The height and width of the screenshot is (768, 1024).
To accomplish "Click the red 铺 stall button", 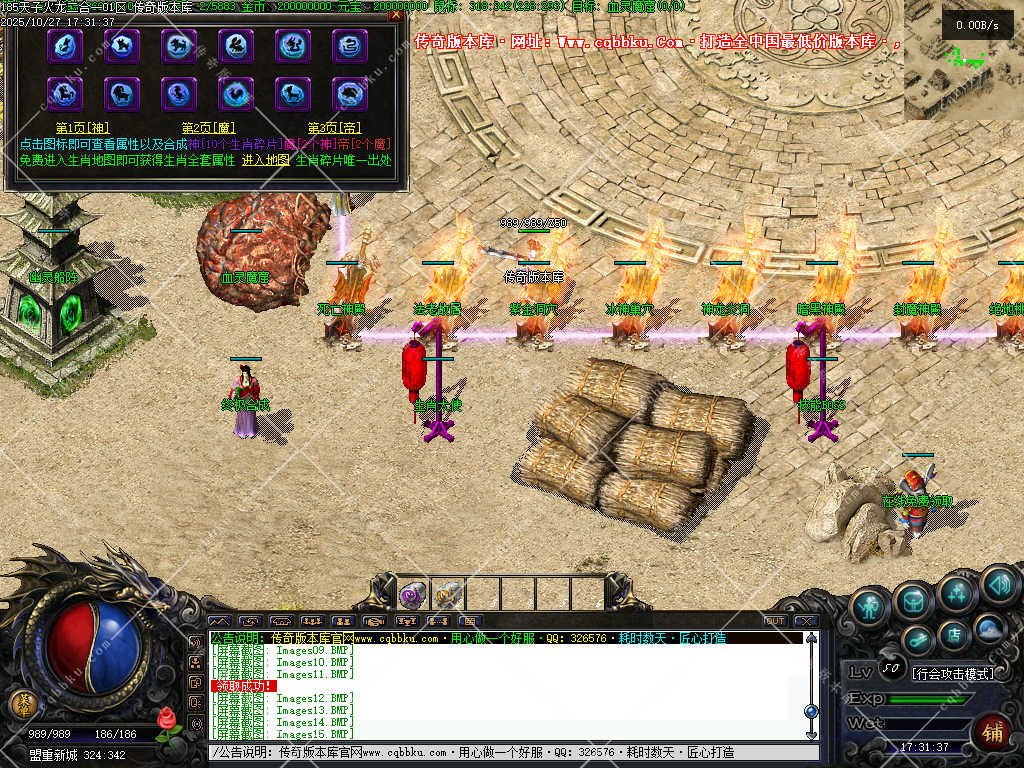I will [993, 731].
